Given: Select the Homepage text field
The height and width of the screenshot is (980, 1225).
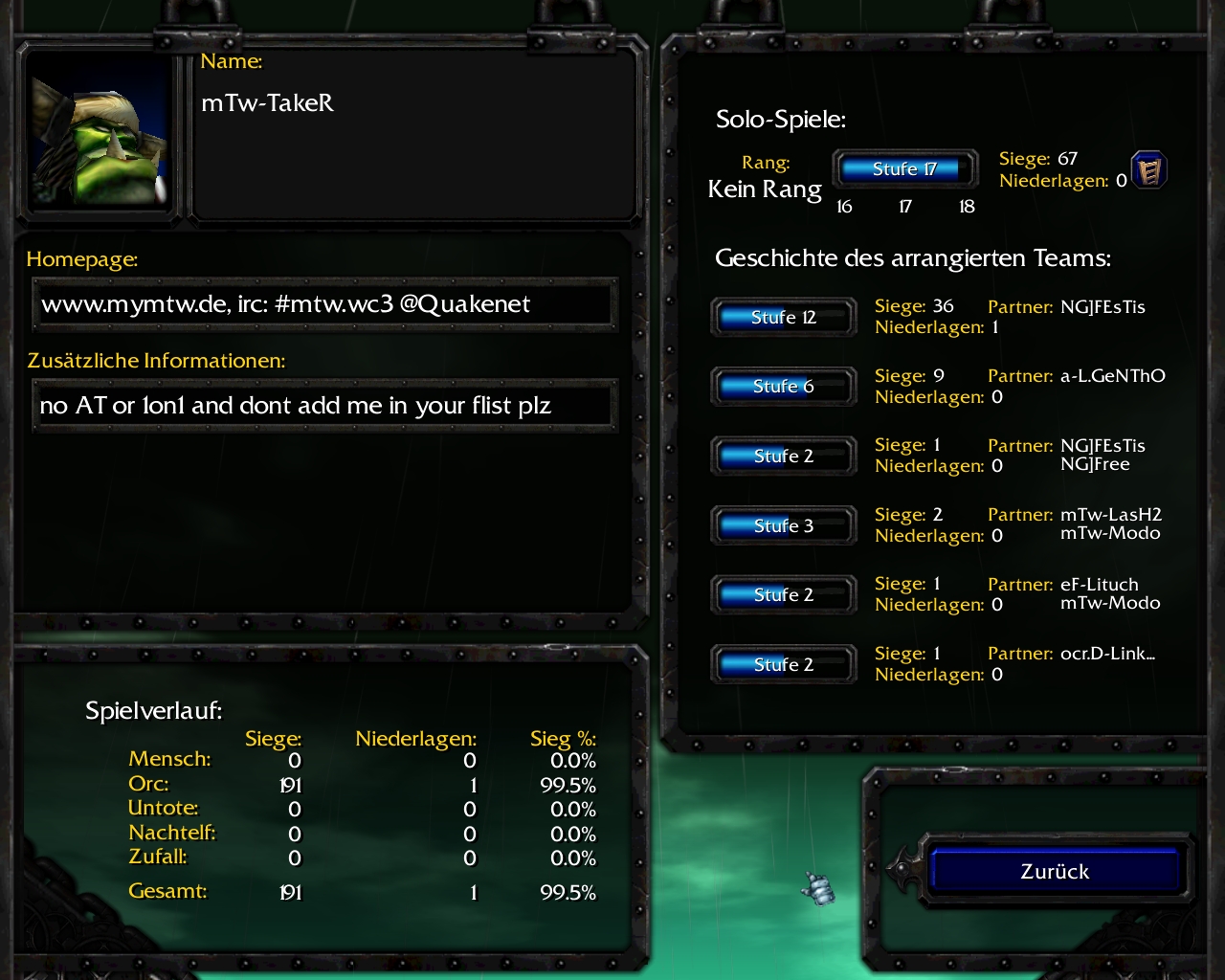Looking at the screenshot, I should coord(324,304).
